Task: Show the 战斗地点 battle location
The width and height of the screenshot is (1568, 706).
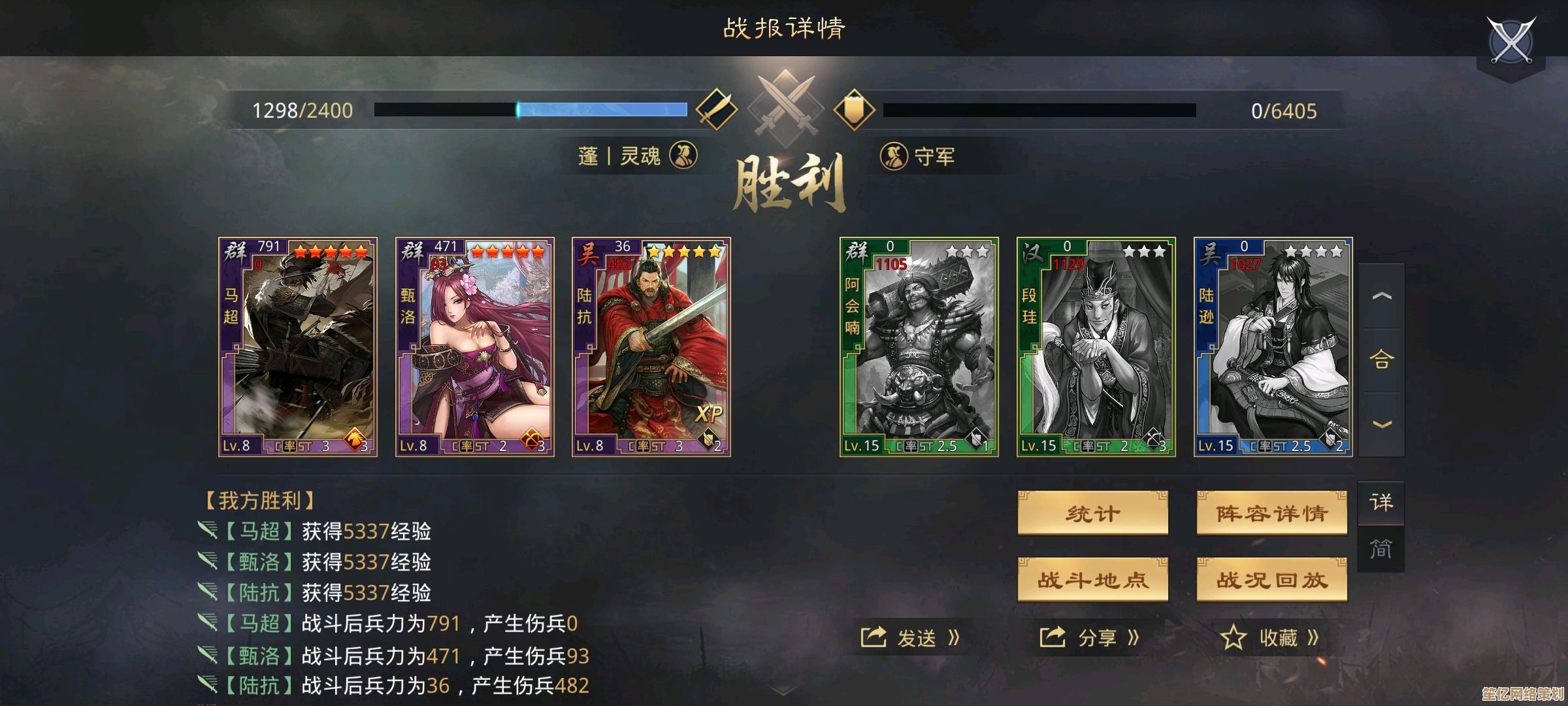Action: coord(1092,580)
